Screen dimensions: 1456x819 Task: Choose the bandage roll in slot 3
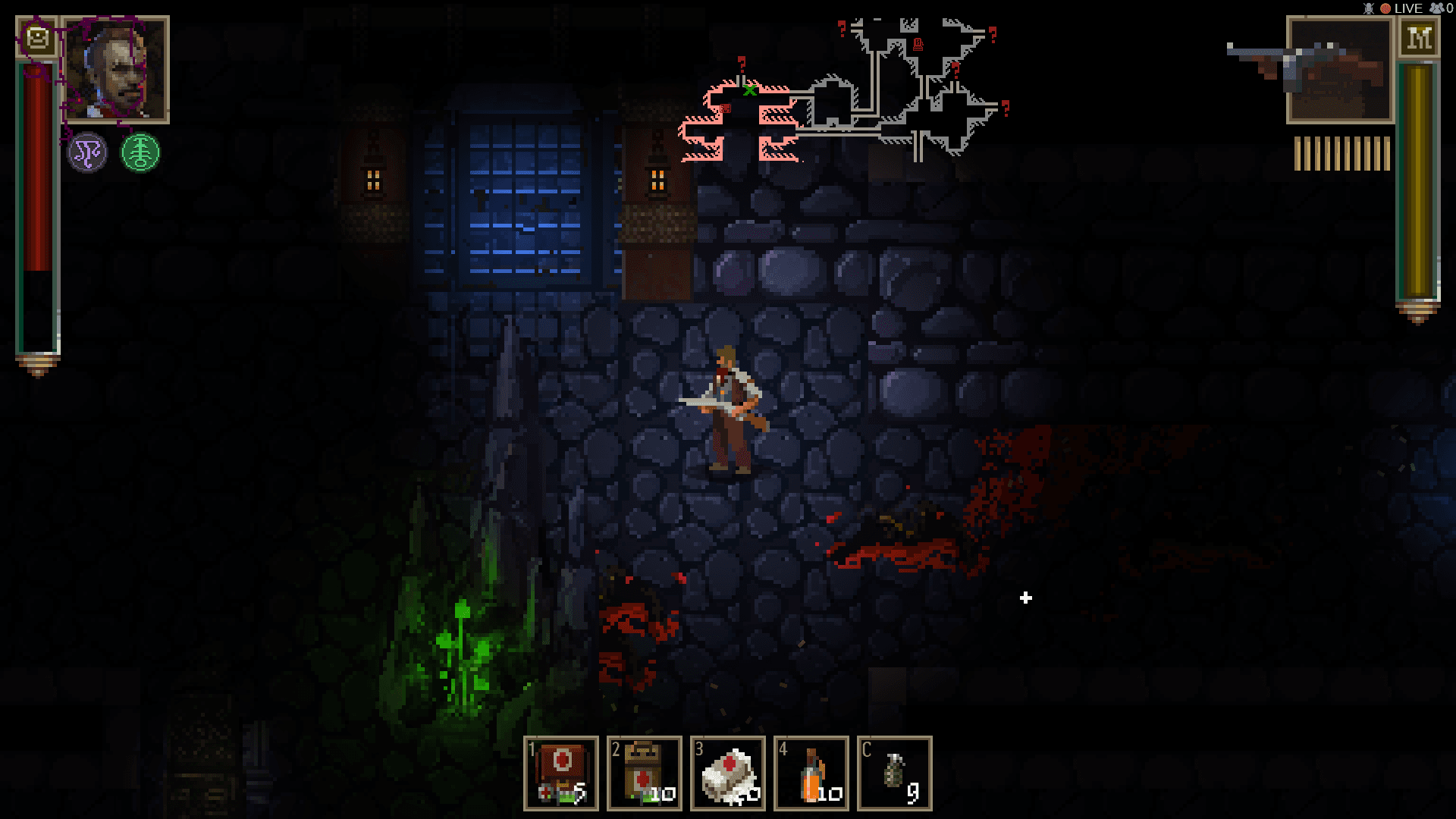tap(728, 773)
